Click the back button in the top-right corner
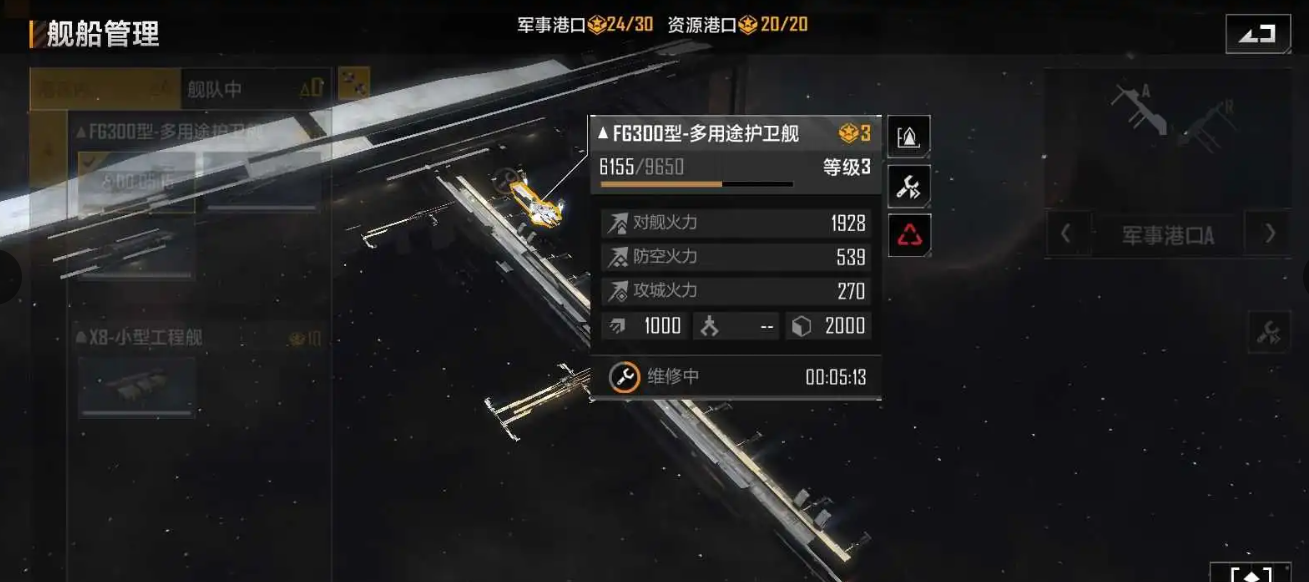This screenshot has width=1309, height=582. (x=1258, y=34)
